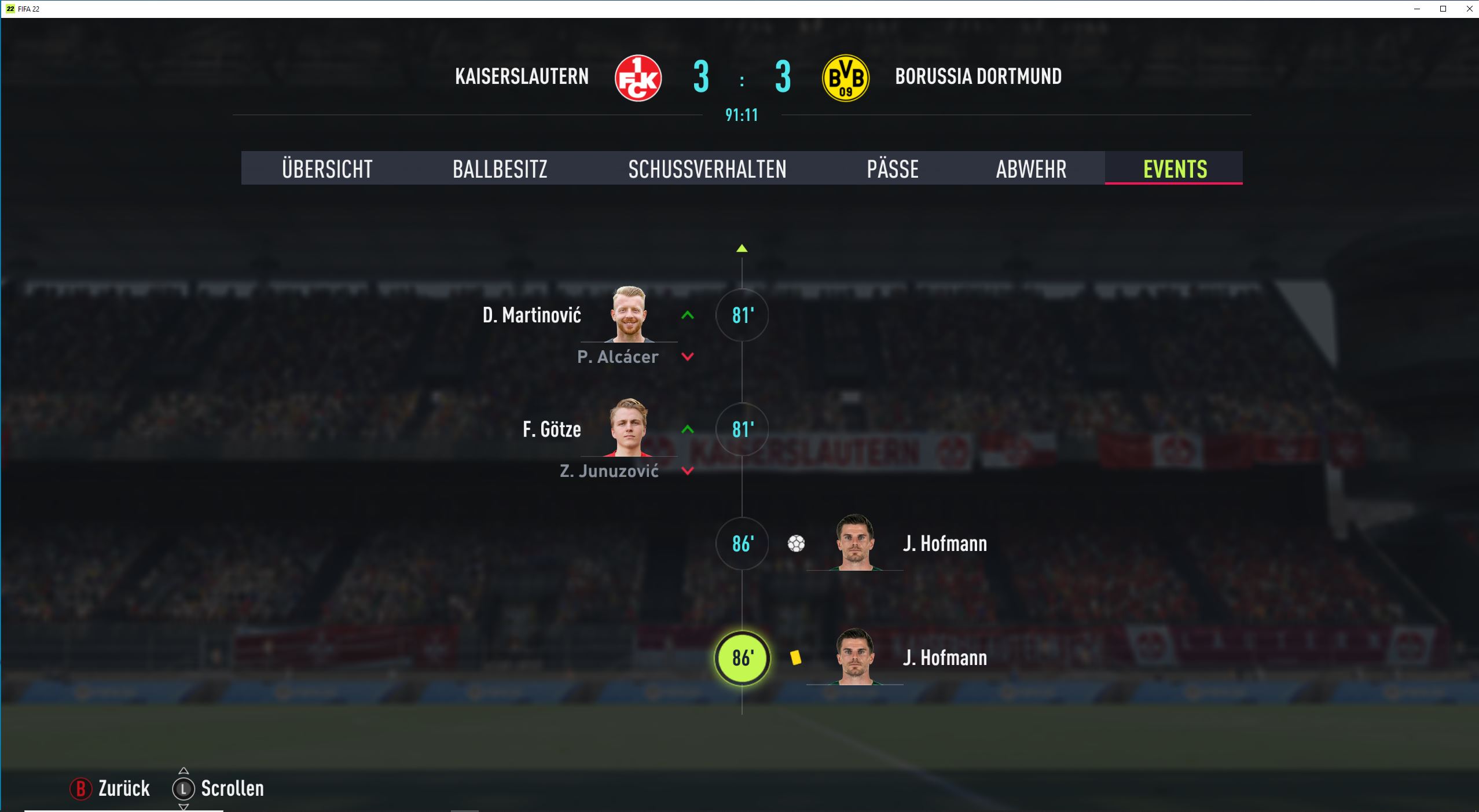Viewport: 1479px width, 812px height.
Task: Switch to the Übersicht tab
Action: (x=327, y=168)
